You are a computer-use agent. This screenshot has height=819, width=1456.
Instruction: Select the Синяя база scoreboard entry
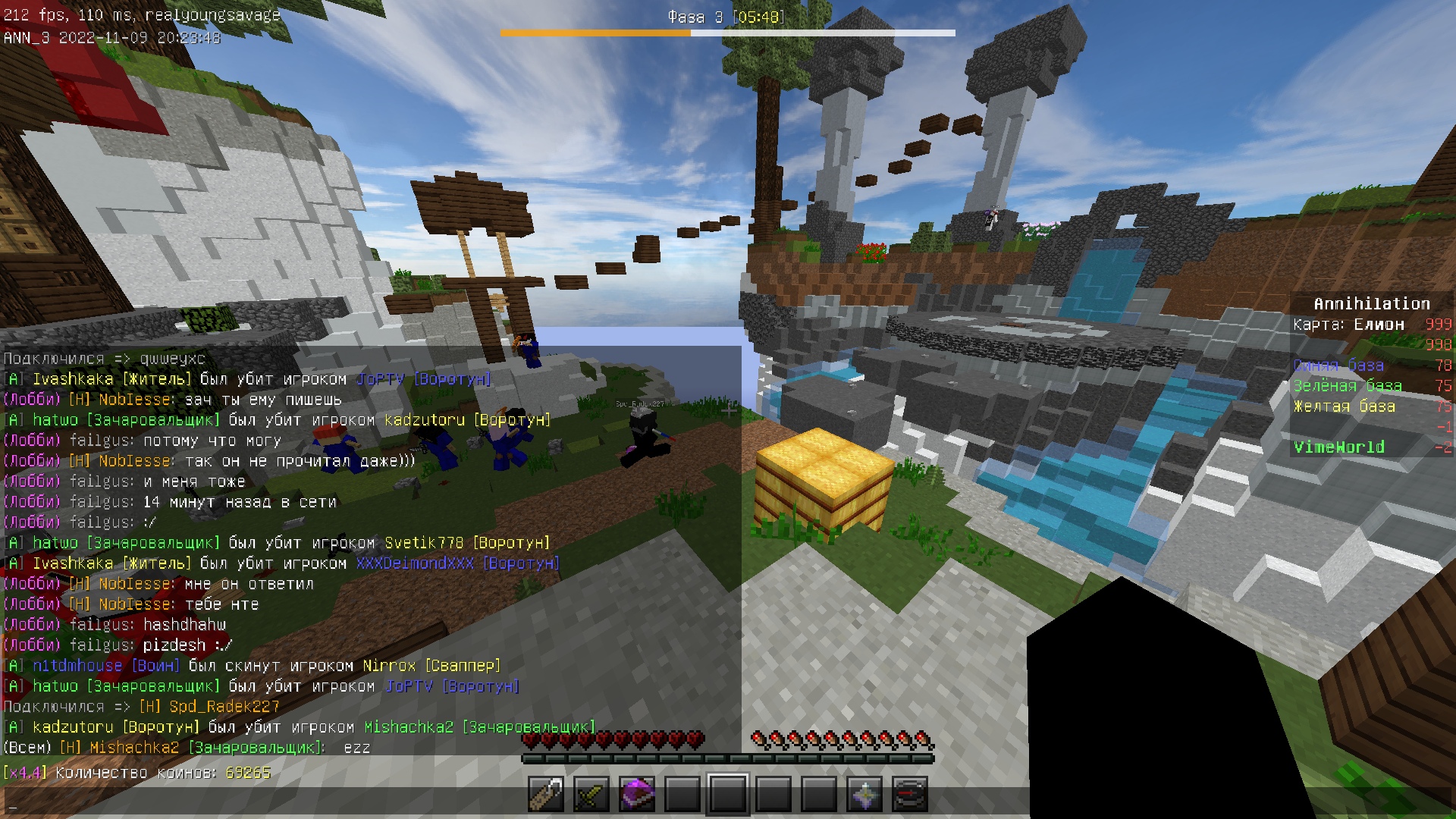click(x=1337, y=366)
